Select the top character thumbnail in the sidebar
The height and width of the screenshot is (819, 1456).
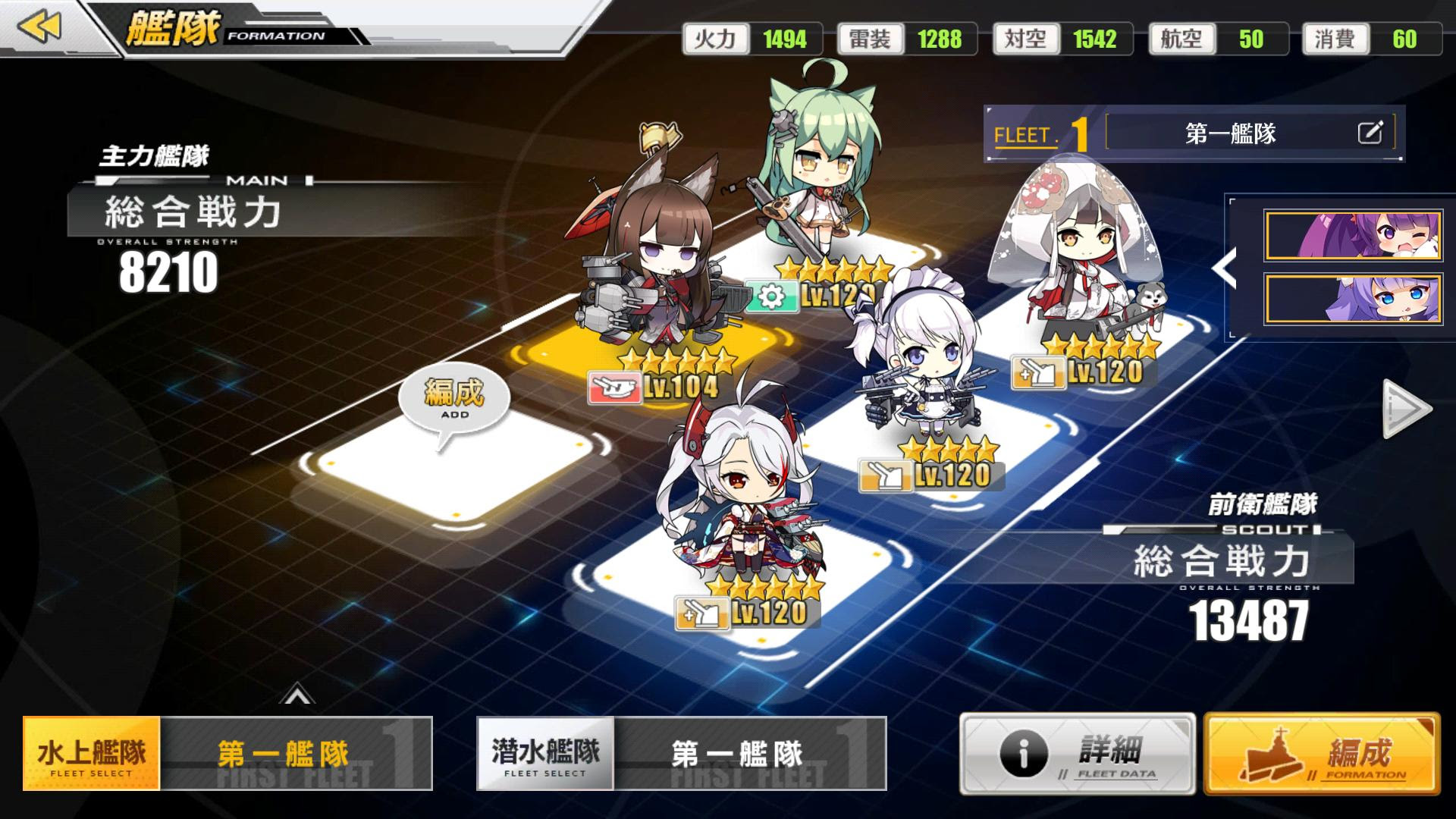tap(1354, 235)
